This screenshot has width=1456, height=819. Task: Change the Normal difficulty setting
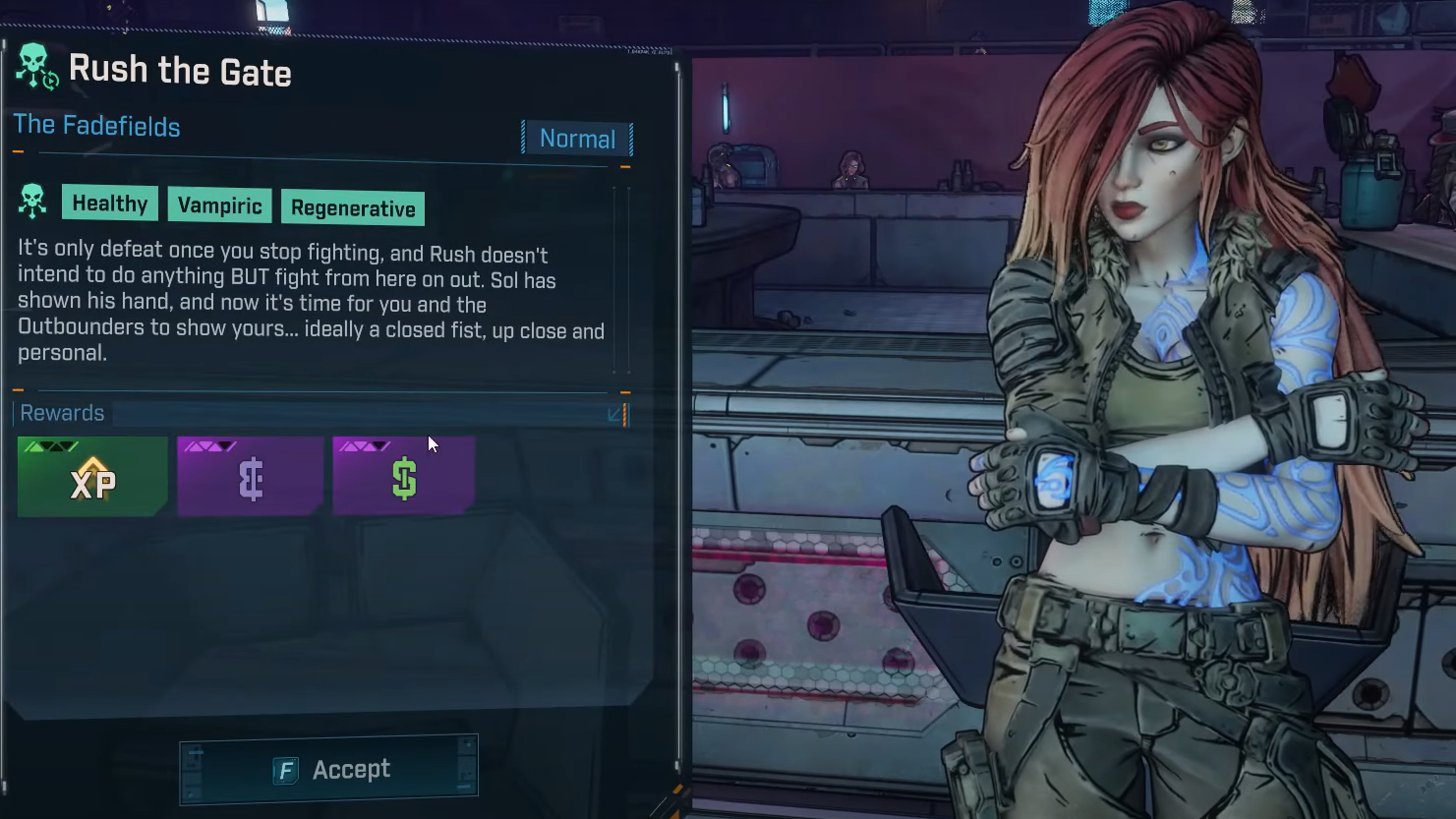click(x=577, y=139)
